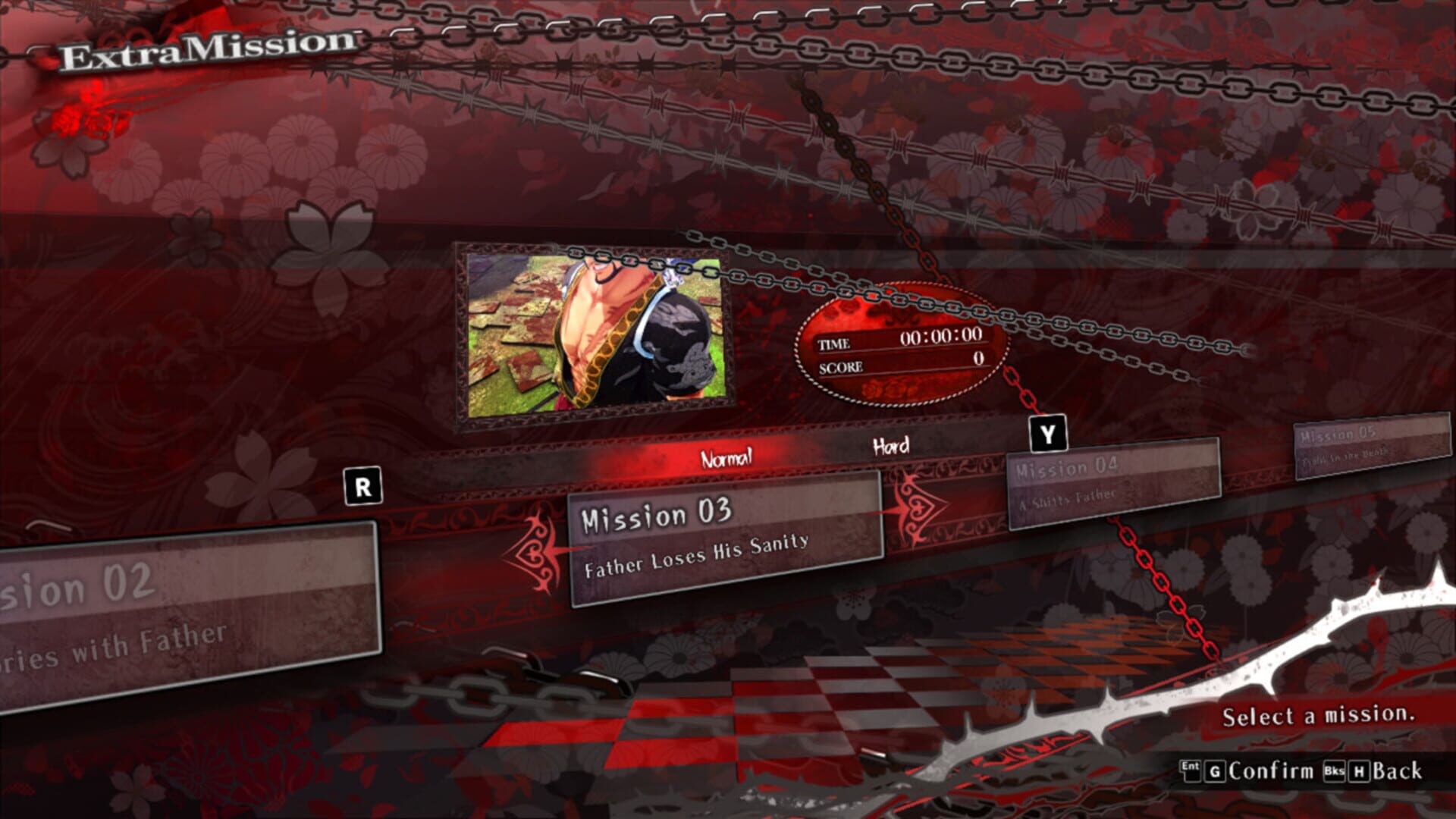Expand the Mission 04 panel
The height and width of the screenshot is (819, 1456).
pyautogui.click(x=1115, y=485)
